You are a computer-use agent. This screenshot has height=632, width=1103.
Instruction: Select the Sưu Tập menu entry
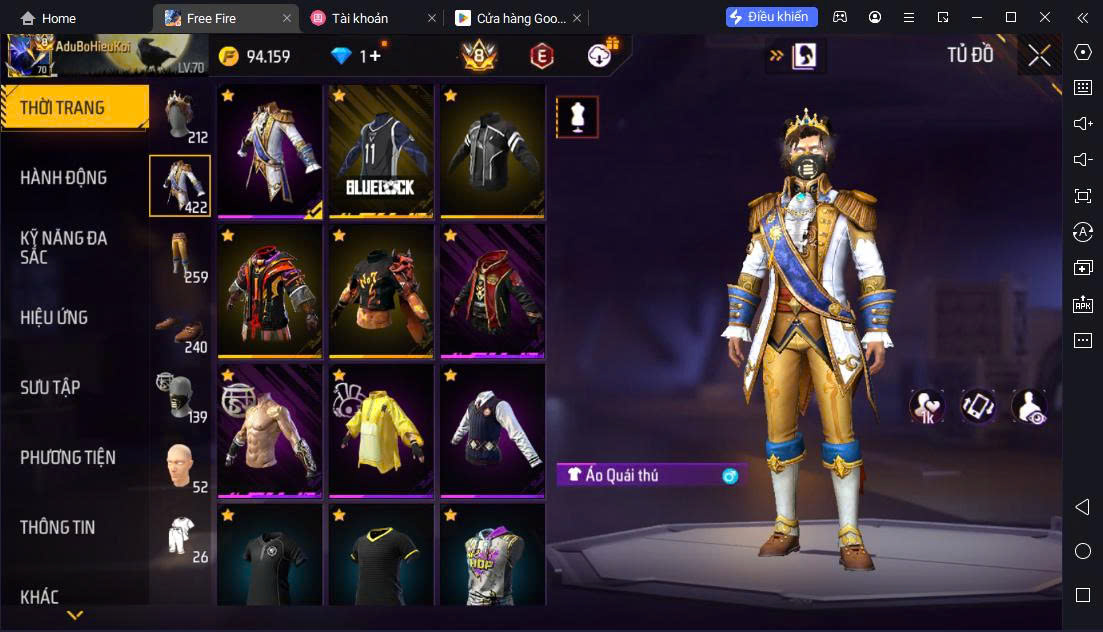click(50, 388)
